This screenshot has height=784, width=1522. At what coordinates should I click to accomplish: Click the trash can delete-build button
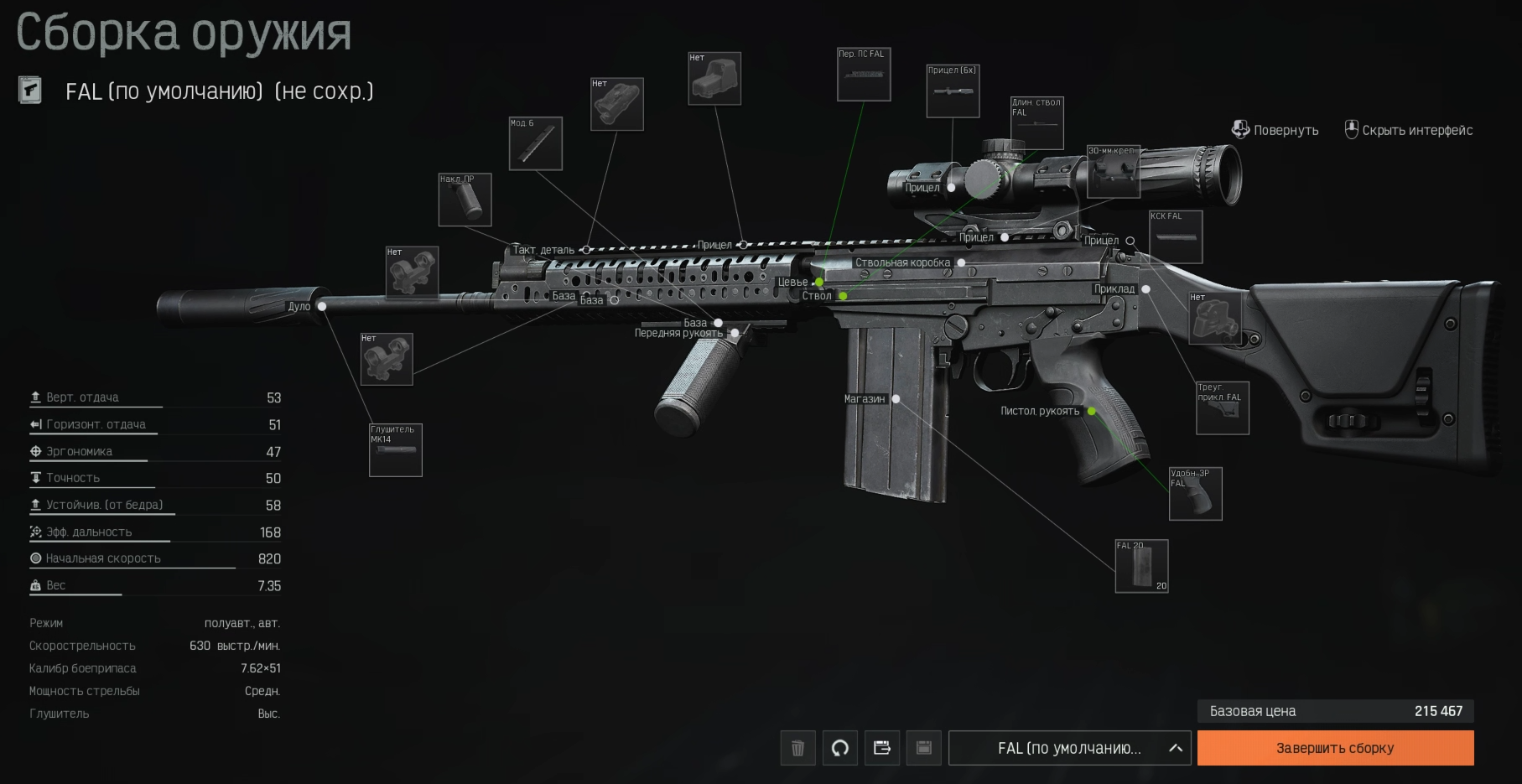[x=797, y=748]
